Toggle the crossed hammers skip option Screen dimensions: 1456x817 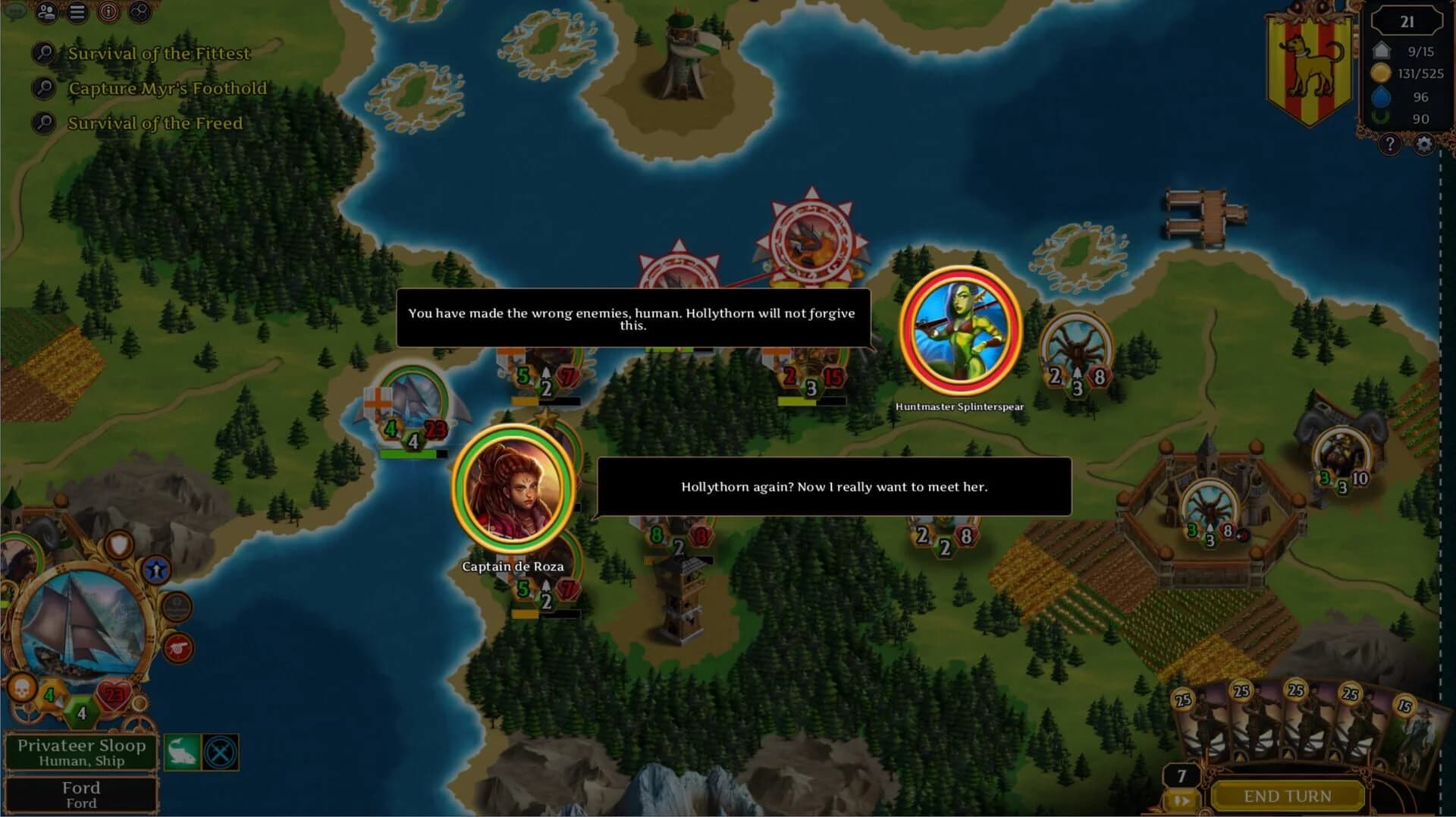219,752
